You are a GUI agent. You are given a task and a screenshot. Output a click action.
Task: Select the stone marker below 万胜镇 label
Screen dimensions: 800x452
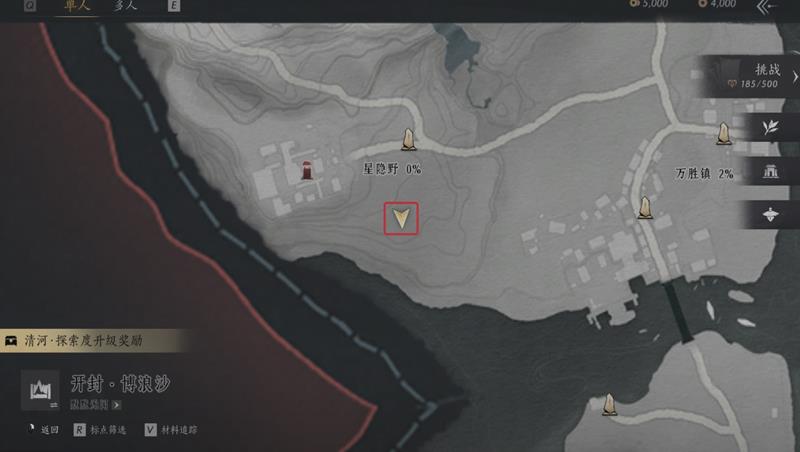(x=646, y=208)
